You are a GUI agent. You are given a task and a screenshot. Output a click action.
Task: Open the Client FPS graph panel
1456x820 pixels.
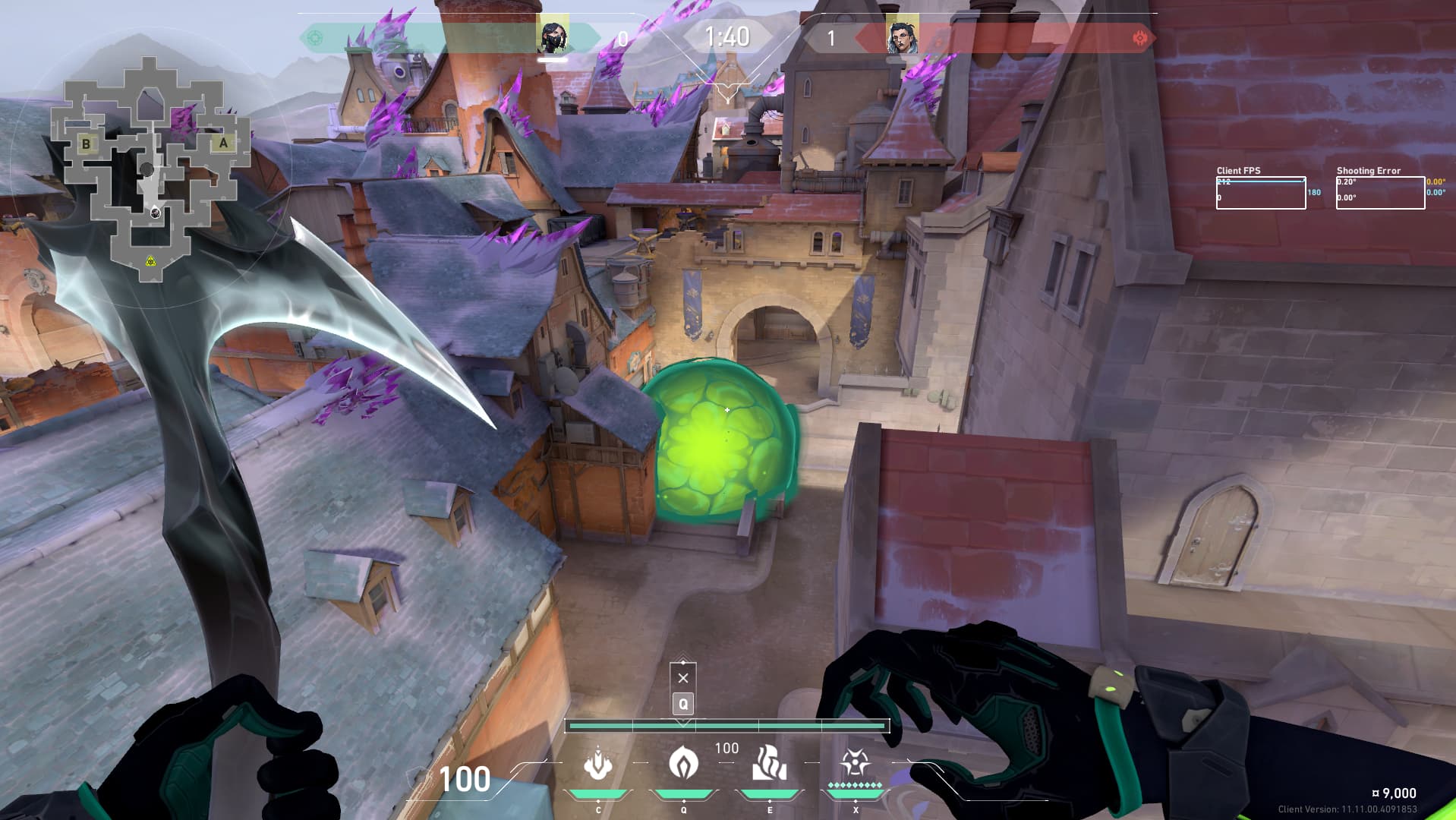tap(1260, 193)
